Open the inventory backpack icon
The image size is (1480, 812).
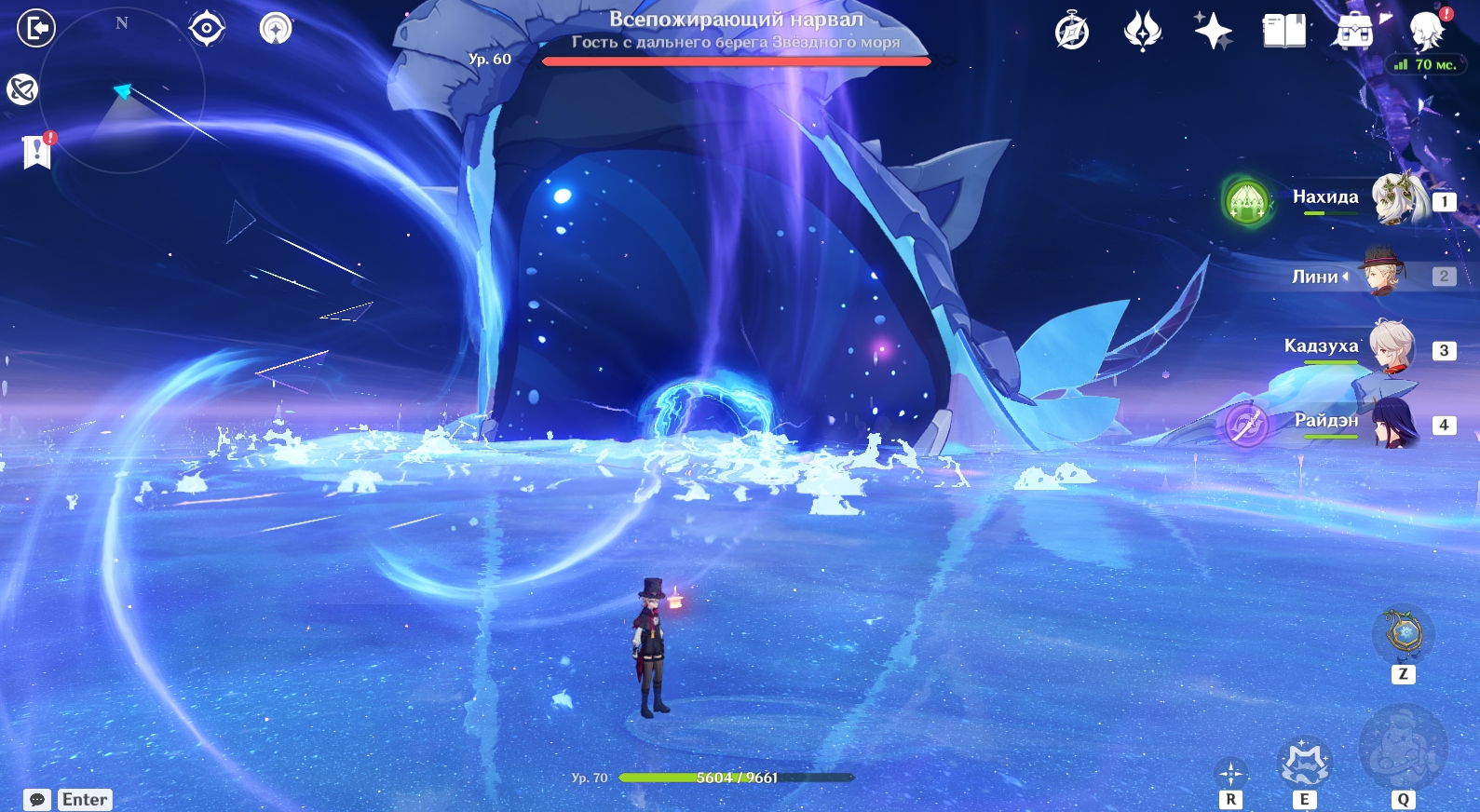click(x=1354, y=32)
